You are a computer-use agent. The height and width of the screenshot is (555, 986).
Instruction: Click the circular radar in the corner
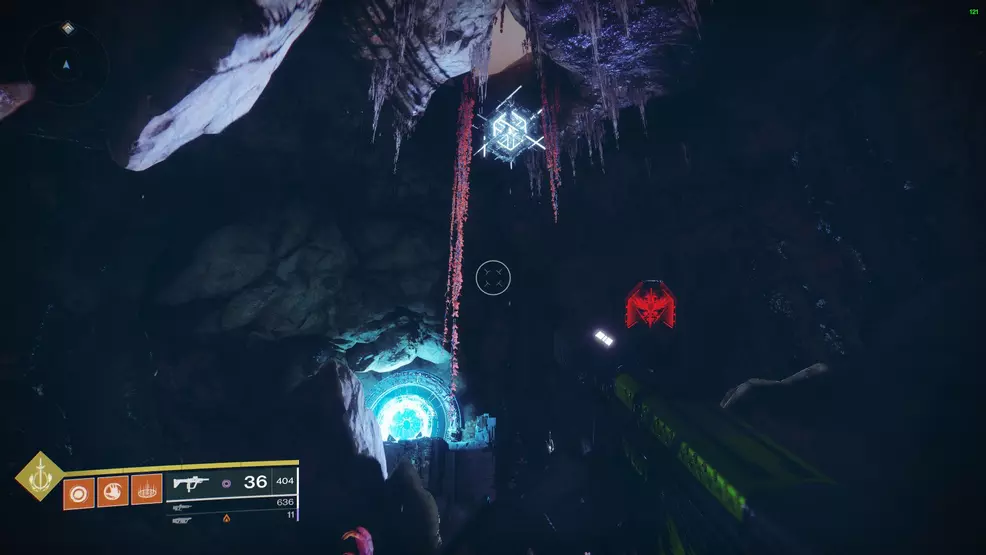coord(66,65)
